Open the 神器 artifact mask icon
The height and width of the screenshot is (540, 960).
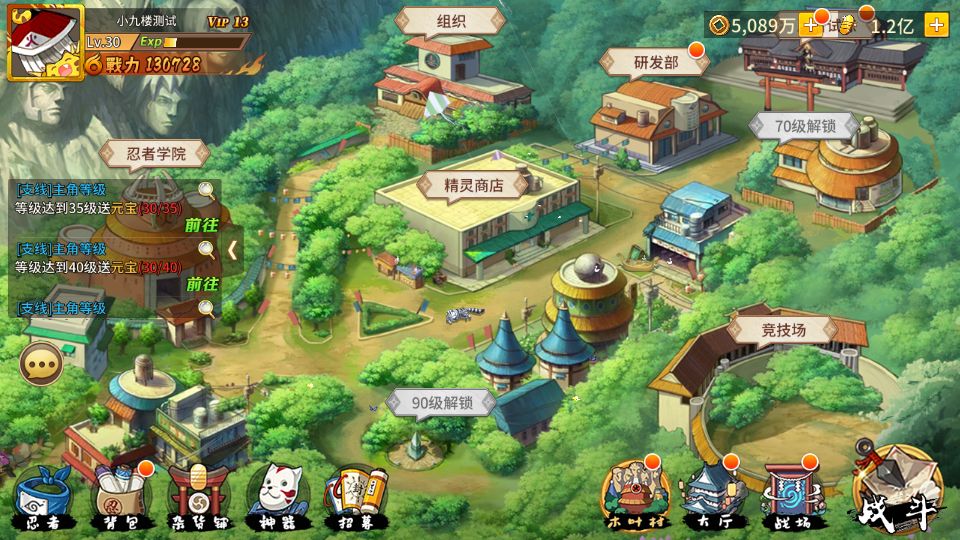pos(271,496)
